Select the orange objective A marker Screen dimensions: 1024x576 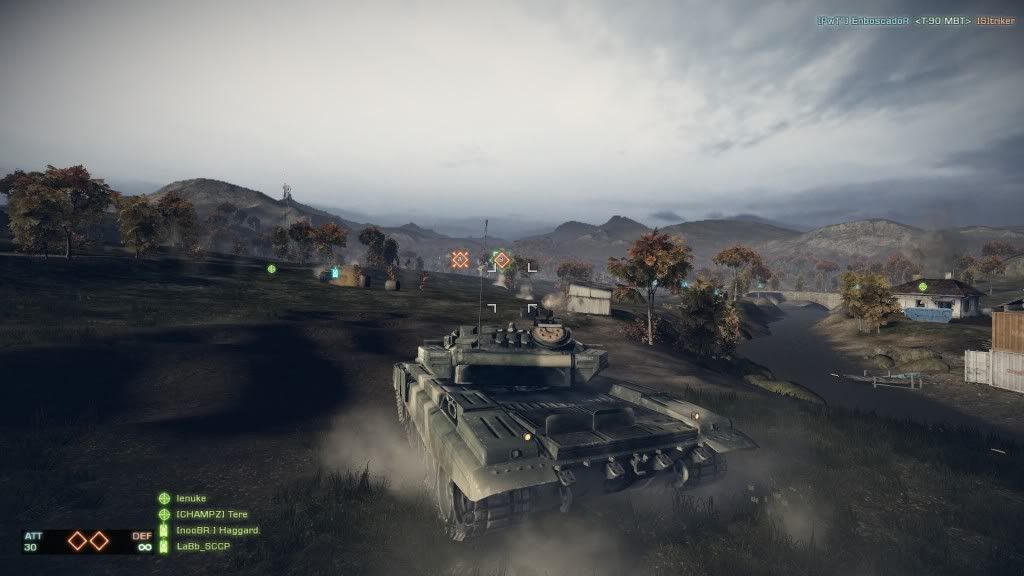point(460,260)
